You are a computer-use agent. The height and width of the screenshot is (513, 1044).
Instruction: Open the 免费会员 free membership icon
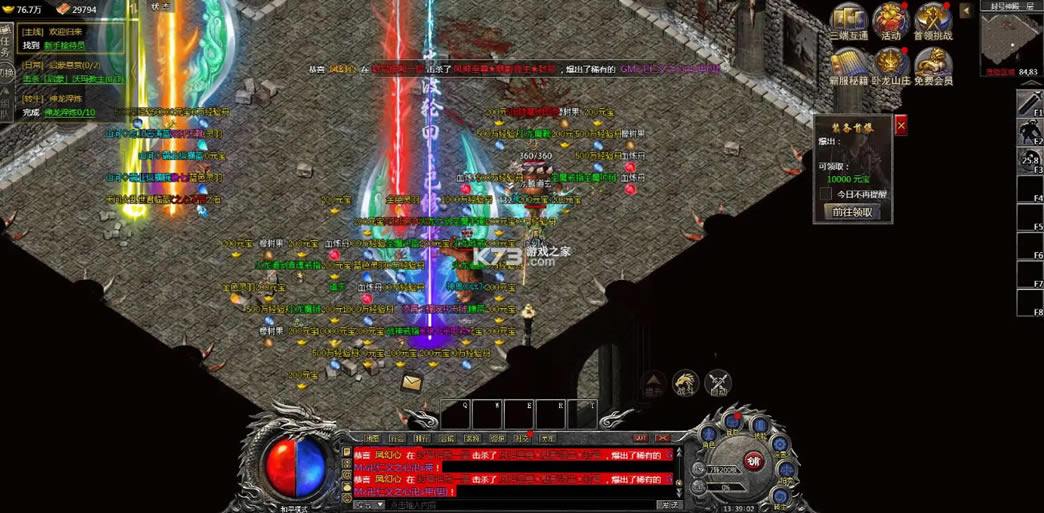click(933, 66)
